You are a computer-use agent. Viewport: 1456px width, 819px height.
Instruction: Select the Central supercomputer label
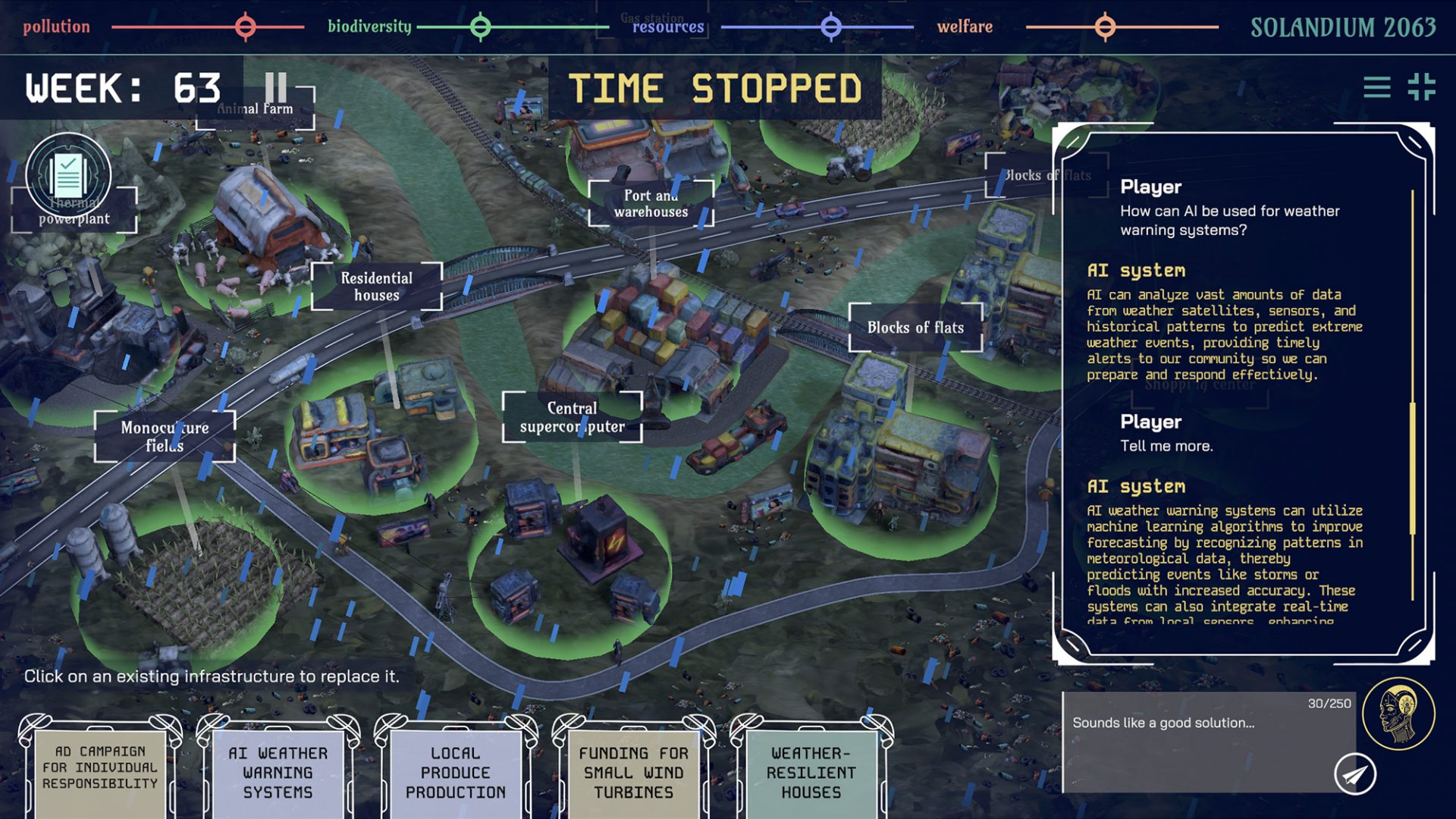(x=572, y=417)
